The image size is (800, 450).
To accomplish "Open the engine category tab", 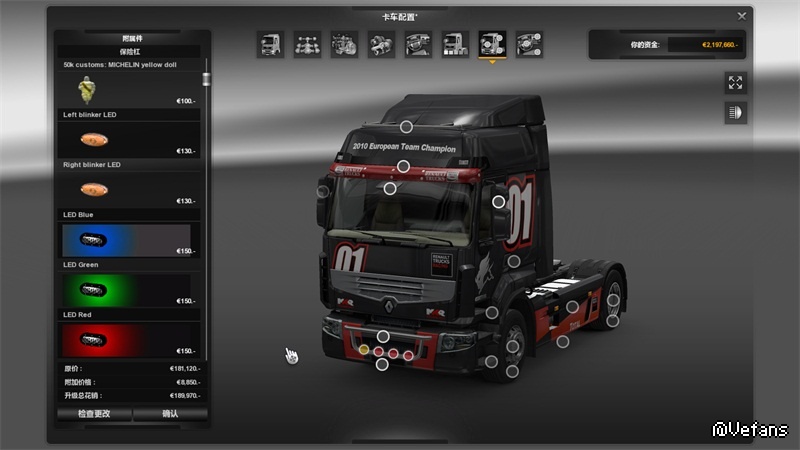I will click(344, 44).
